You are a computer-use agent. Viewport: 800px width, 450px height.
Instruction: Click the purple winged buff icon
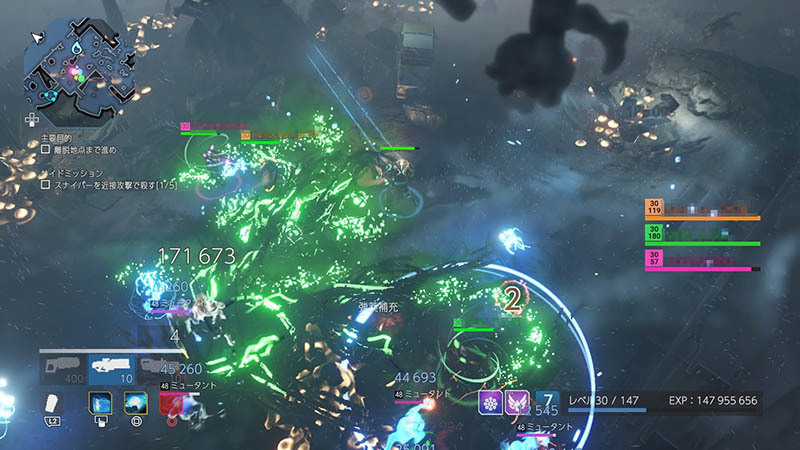(x=518, y=402)
